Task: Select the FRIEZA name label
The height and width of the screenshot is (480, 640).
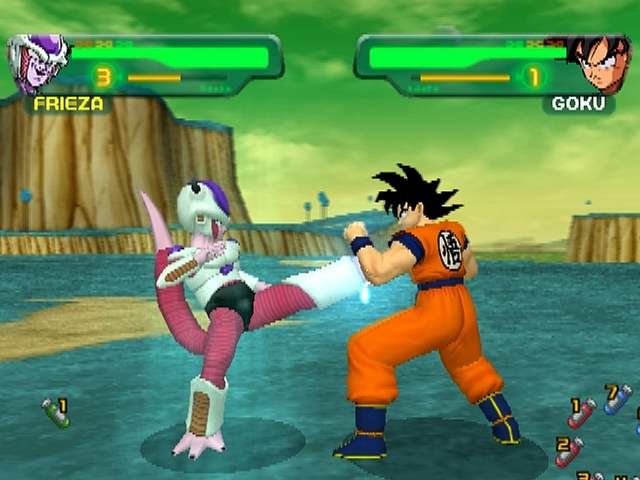Action: [67, 103]
